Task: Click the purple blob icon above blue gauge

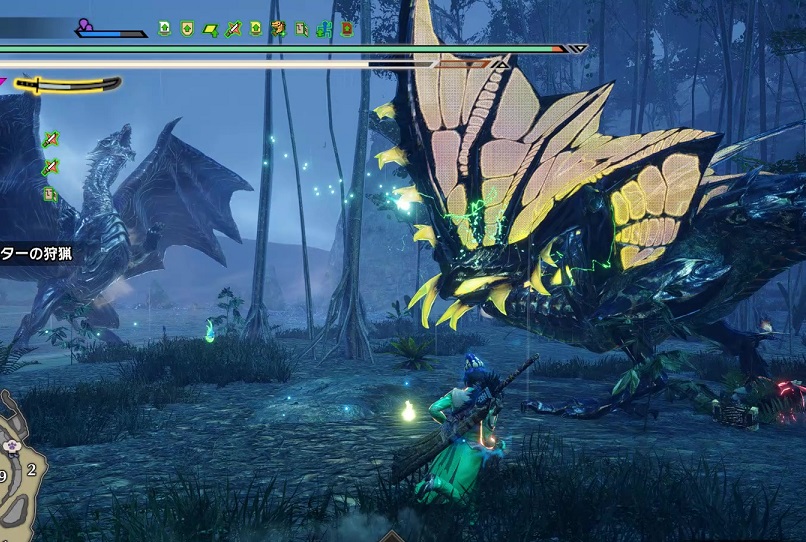Action: click(x=86, y=25)
